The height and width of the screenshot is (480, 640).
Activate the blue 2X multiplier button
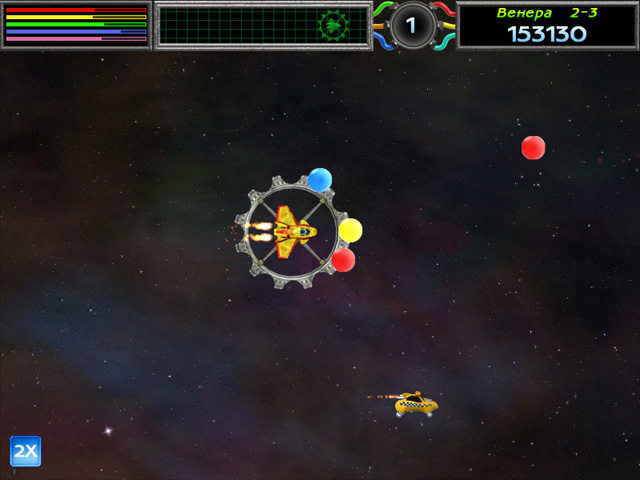25,451
